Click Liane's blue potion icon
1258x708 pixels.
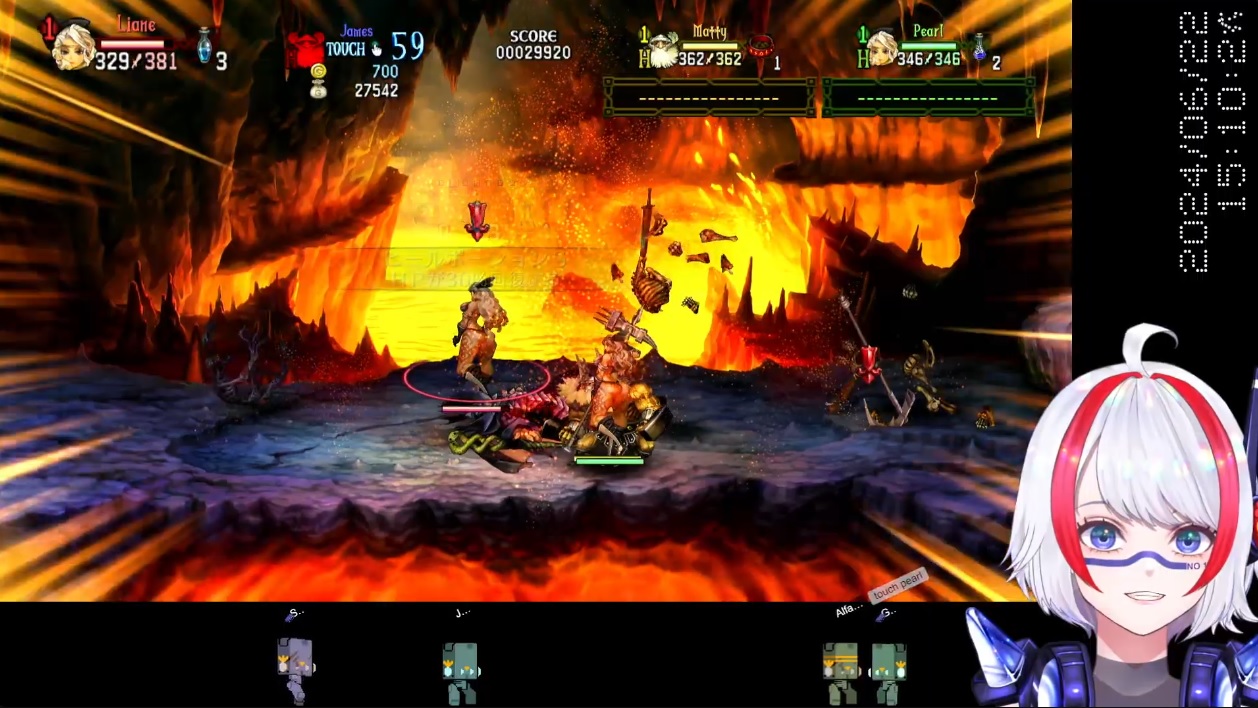coord(204,46)
